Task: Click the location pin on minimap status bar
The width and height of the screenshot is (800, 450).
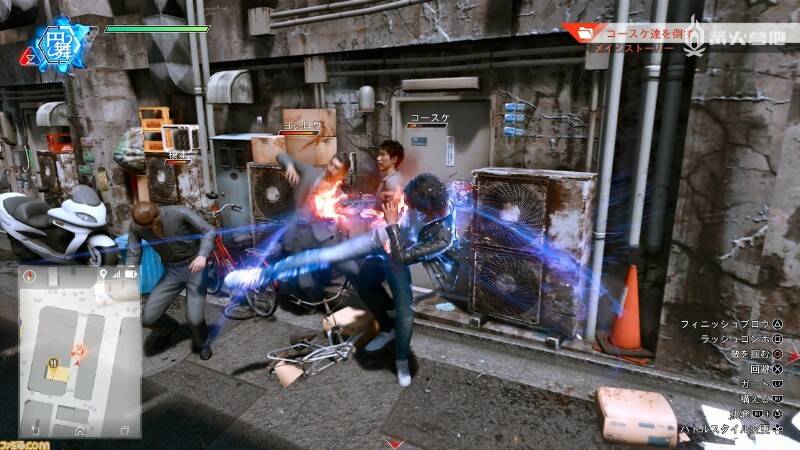Action: 102,273
